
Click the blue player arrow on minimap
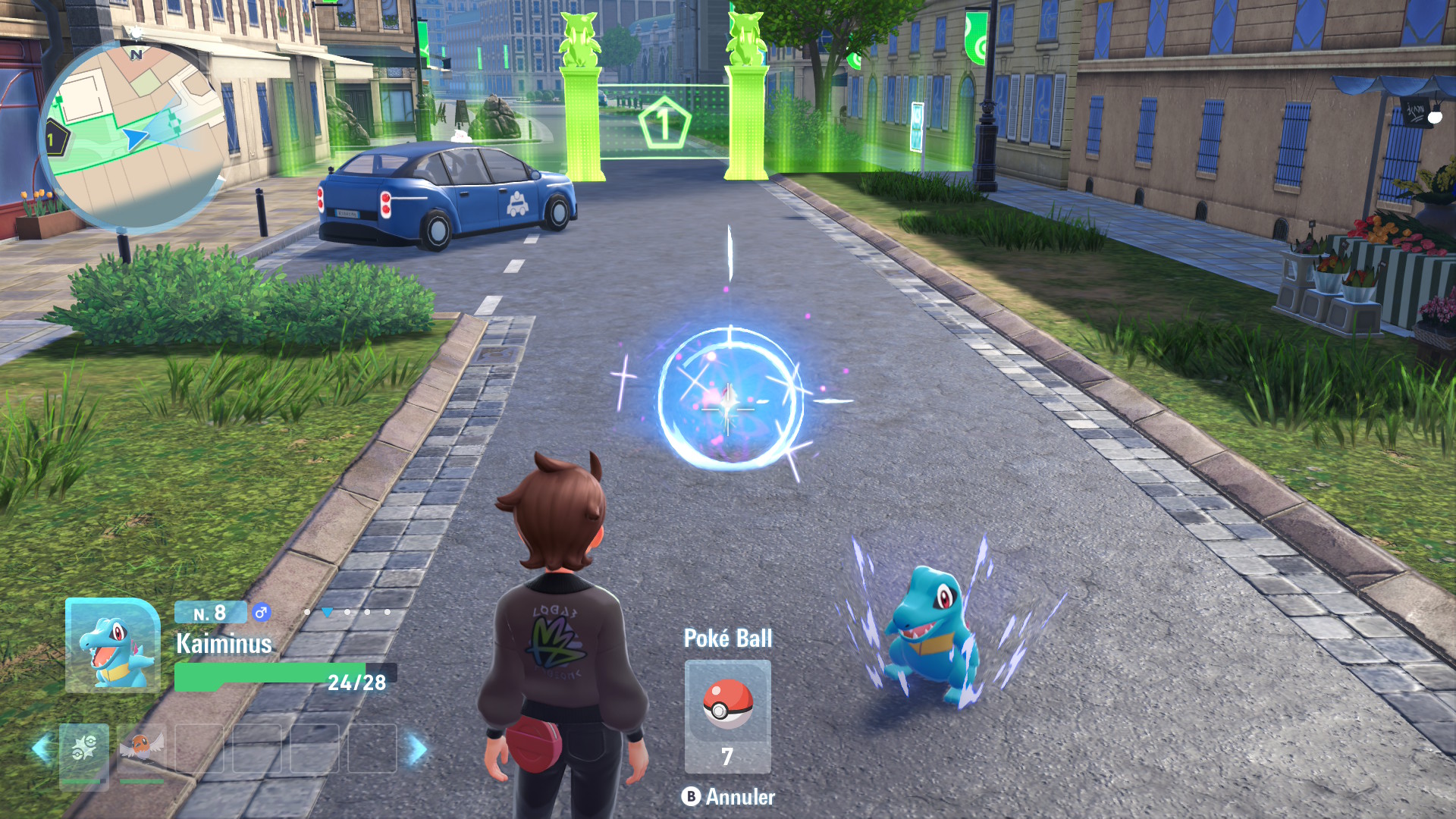(x=135, y=138)
